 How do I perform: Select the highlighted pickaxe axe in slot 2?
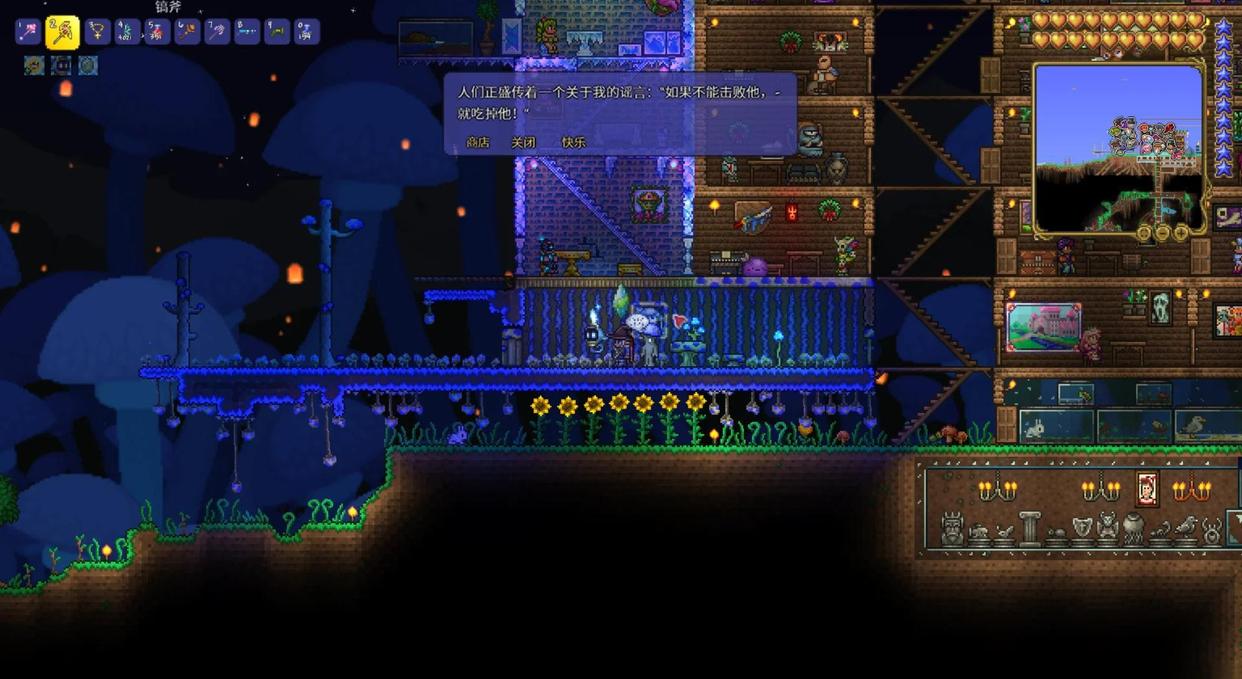coord(63,32)
